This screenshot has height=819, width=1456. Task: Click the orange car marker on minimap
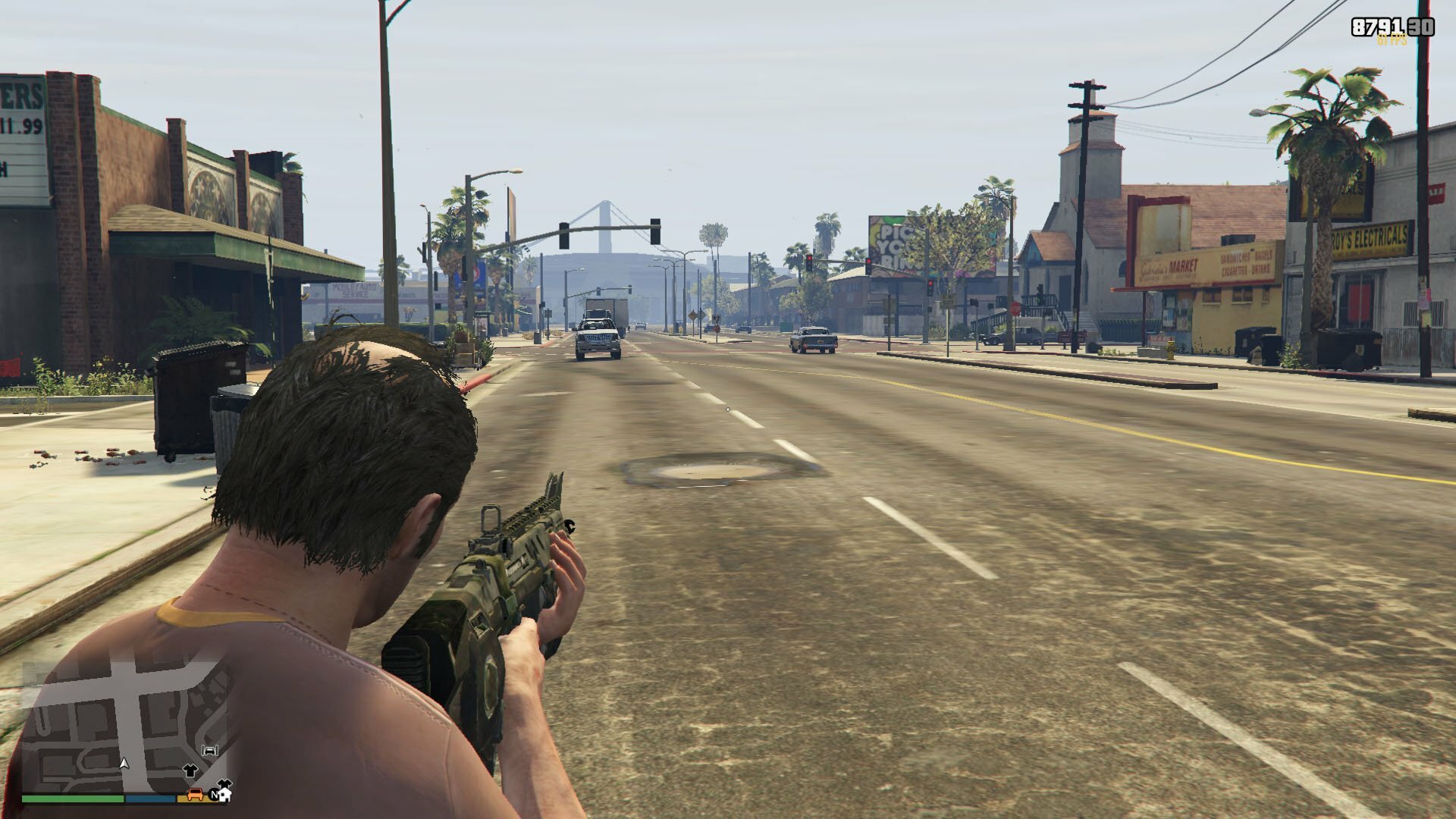[195, 794]
